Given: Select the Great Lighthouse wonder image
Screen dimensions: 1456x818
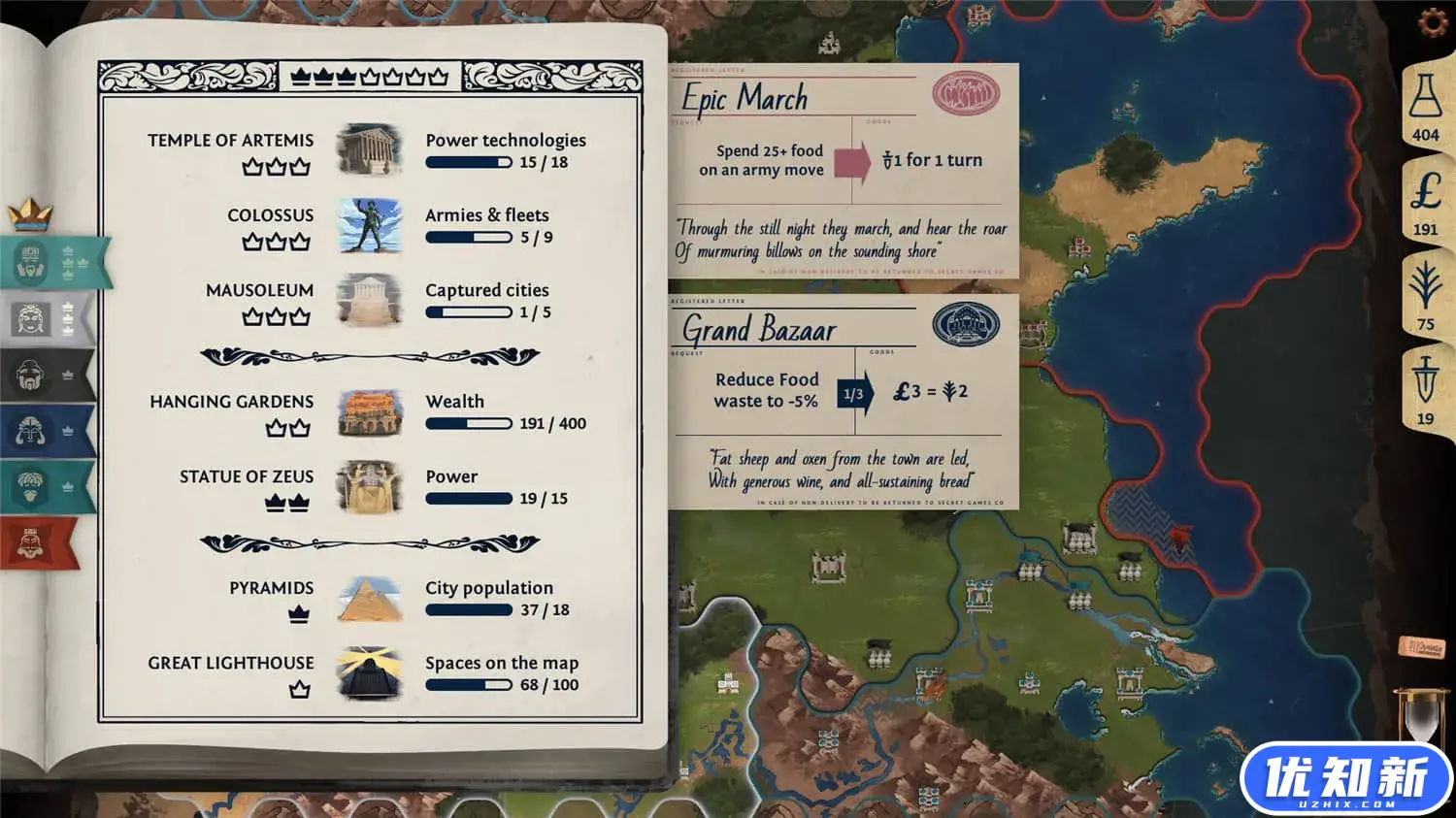Looking at the screenshot, I should (x=369, y=673).
